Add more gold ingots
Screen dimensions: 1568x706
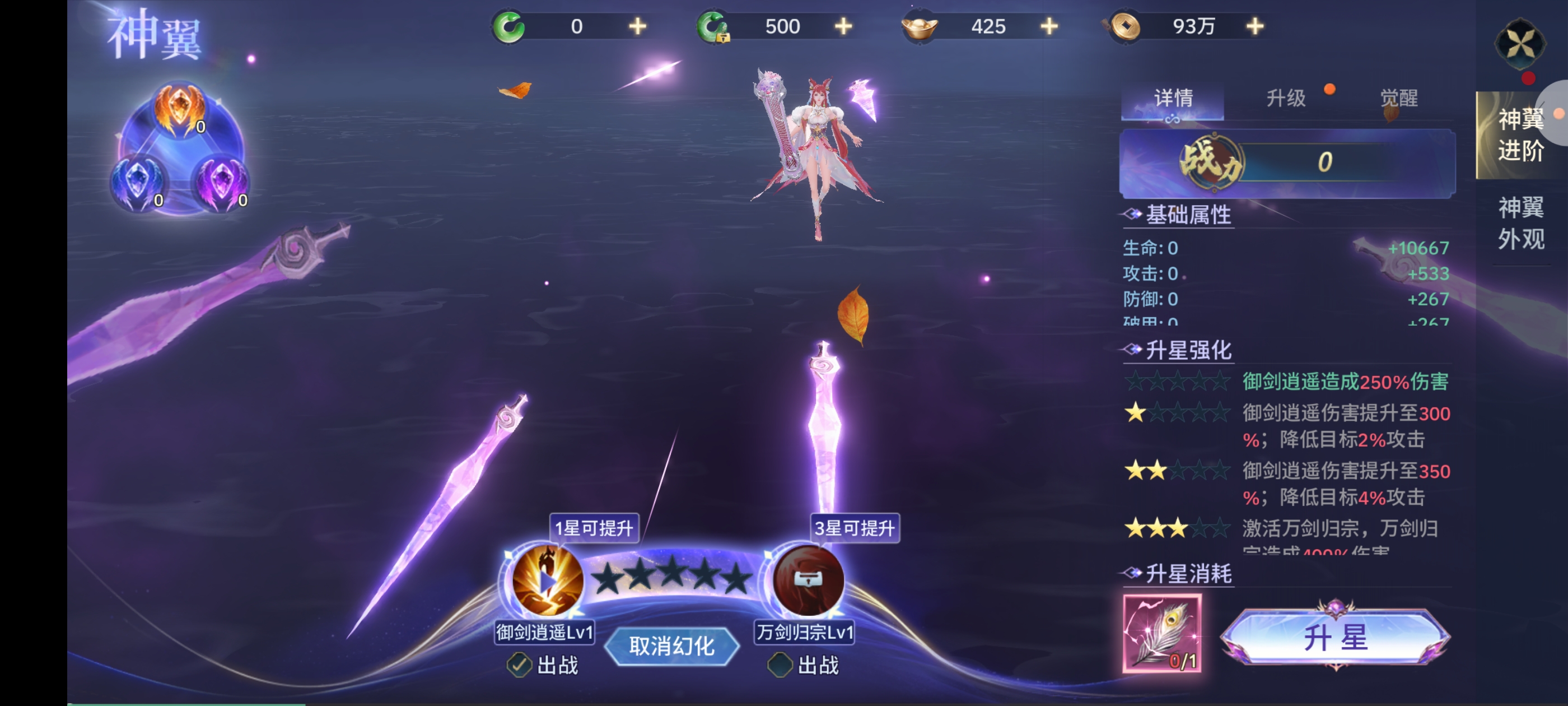pos(1049,27)
